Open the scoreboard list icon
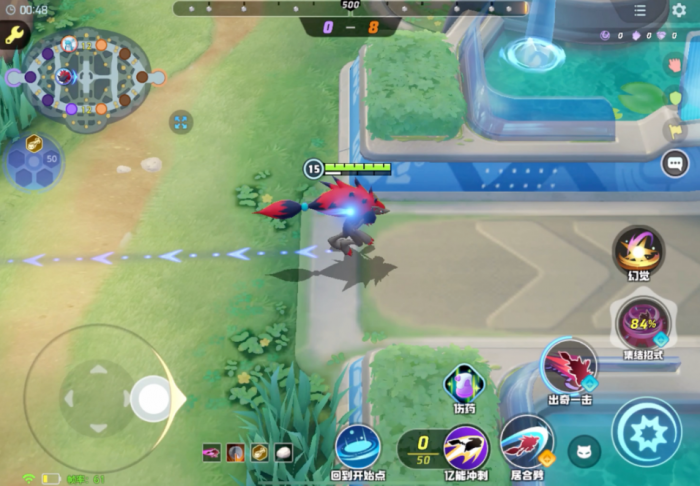700x486 pixels. (x=640, y=11)
